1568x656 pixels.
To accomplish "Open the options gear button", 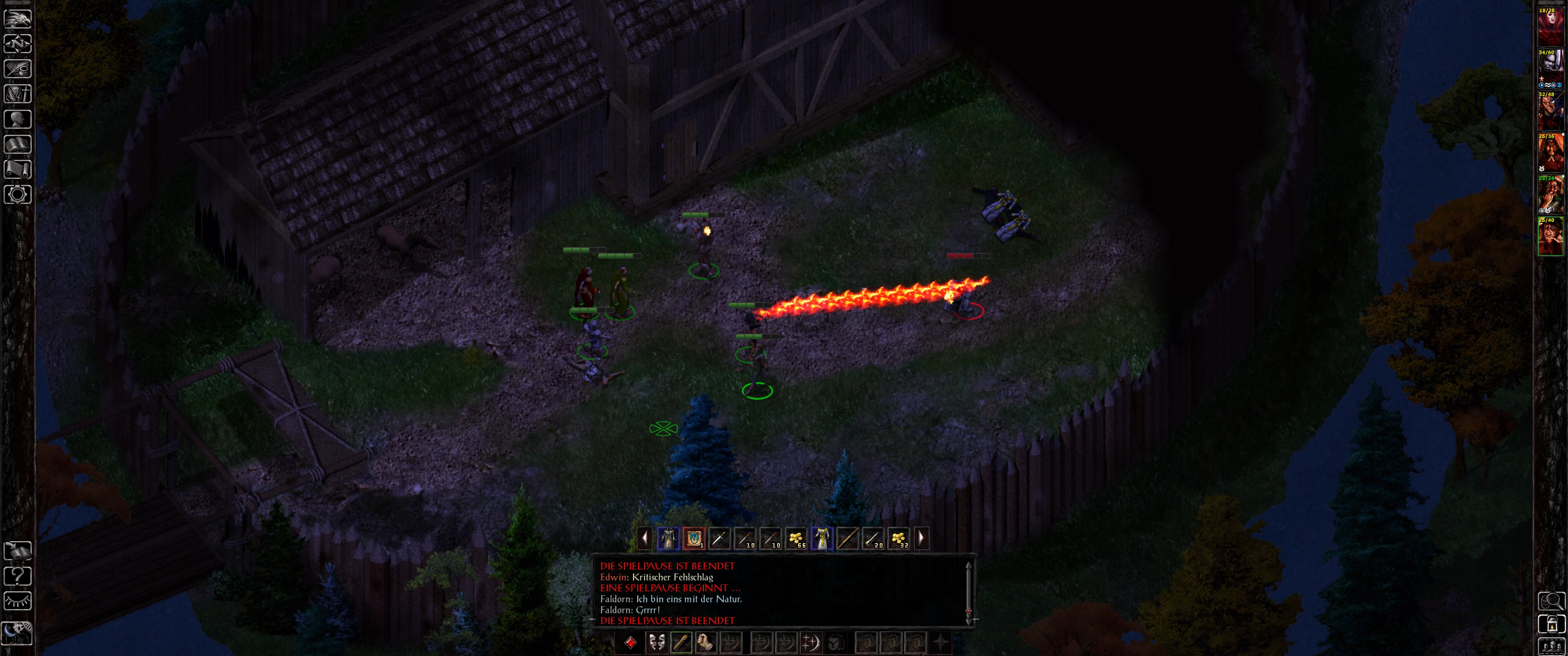I will point(18,195).
